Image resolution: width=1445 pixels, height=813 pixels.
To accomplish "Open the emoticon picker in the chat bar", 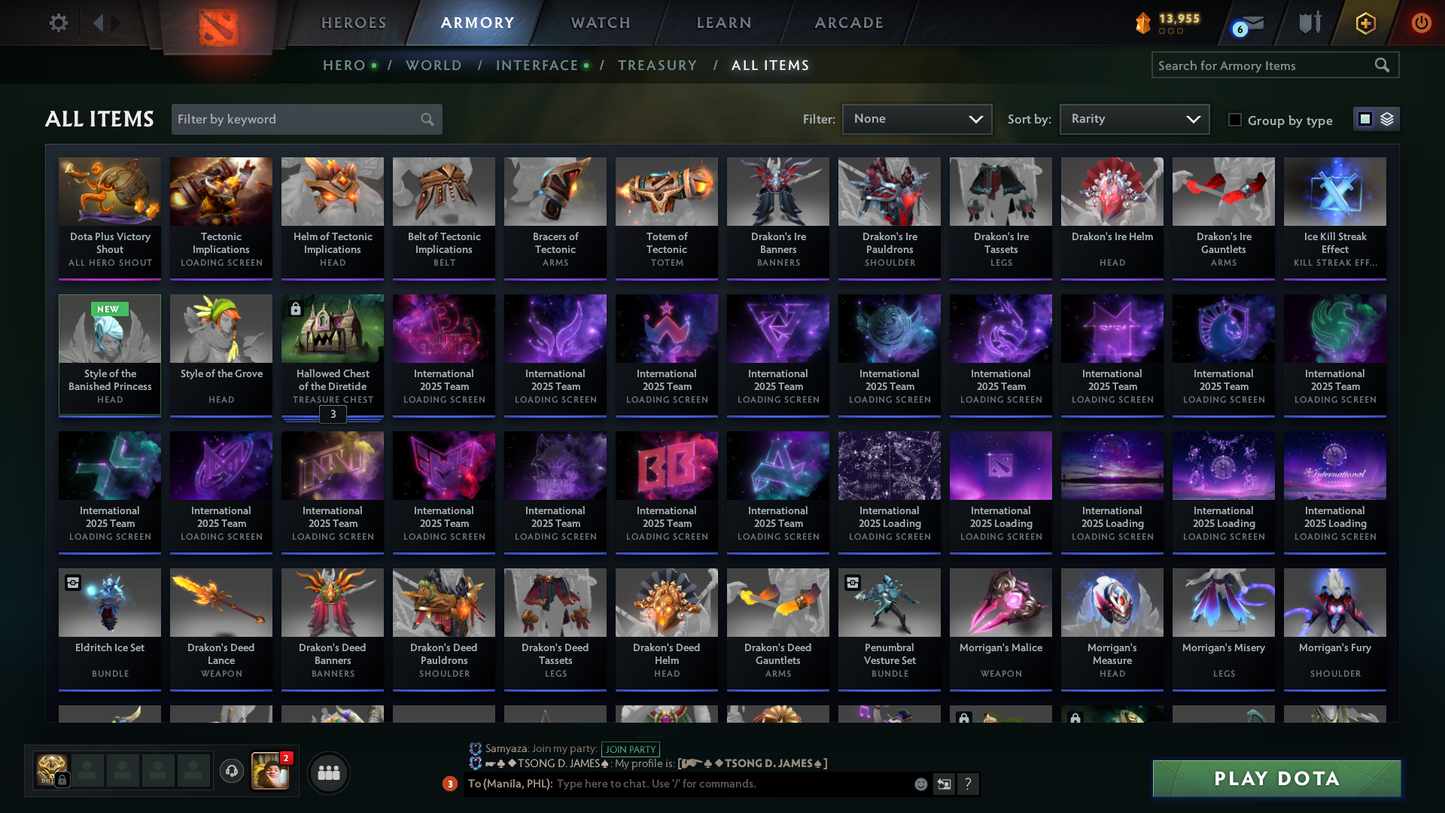I will click(x=920, y=784).
